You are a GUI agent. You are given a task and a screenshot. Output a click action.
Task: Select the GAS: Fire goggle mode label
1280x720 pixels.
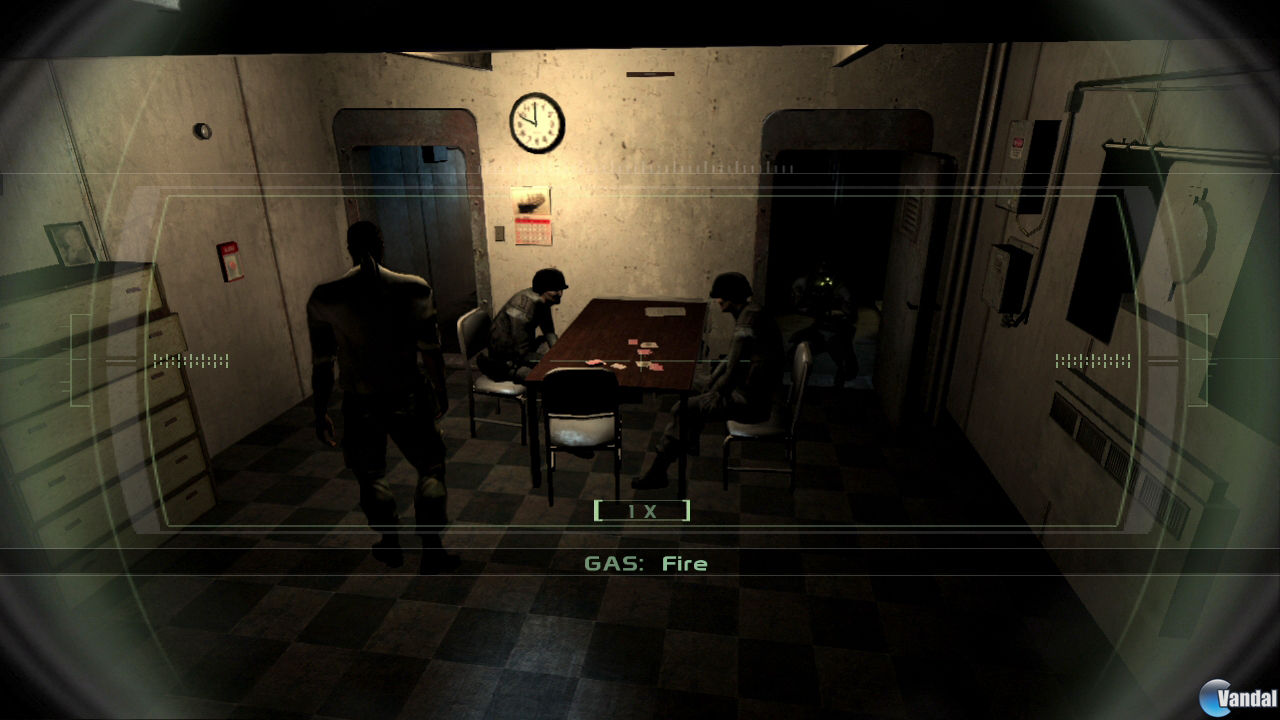click(645, 563)
